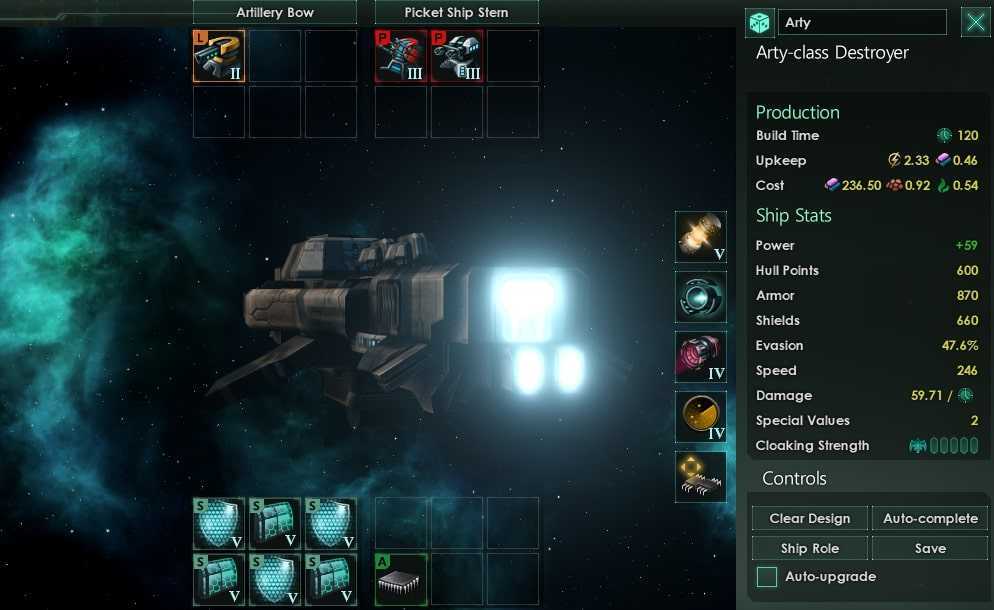Image resolution: width=994 pixels, height=610 pixels.
Task: Clear Design of all components
Action: pyautogui.click(x=810, y=519)
